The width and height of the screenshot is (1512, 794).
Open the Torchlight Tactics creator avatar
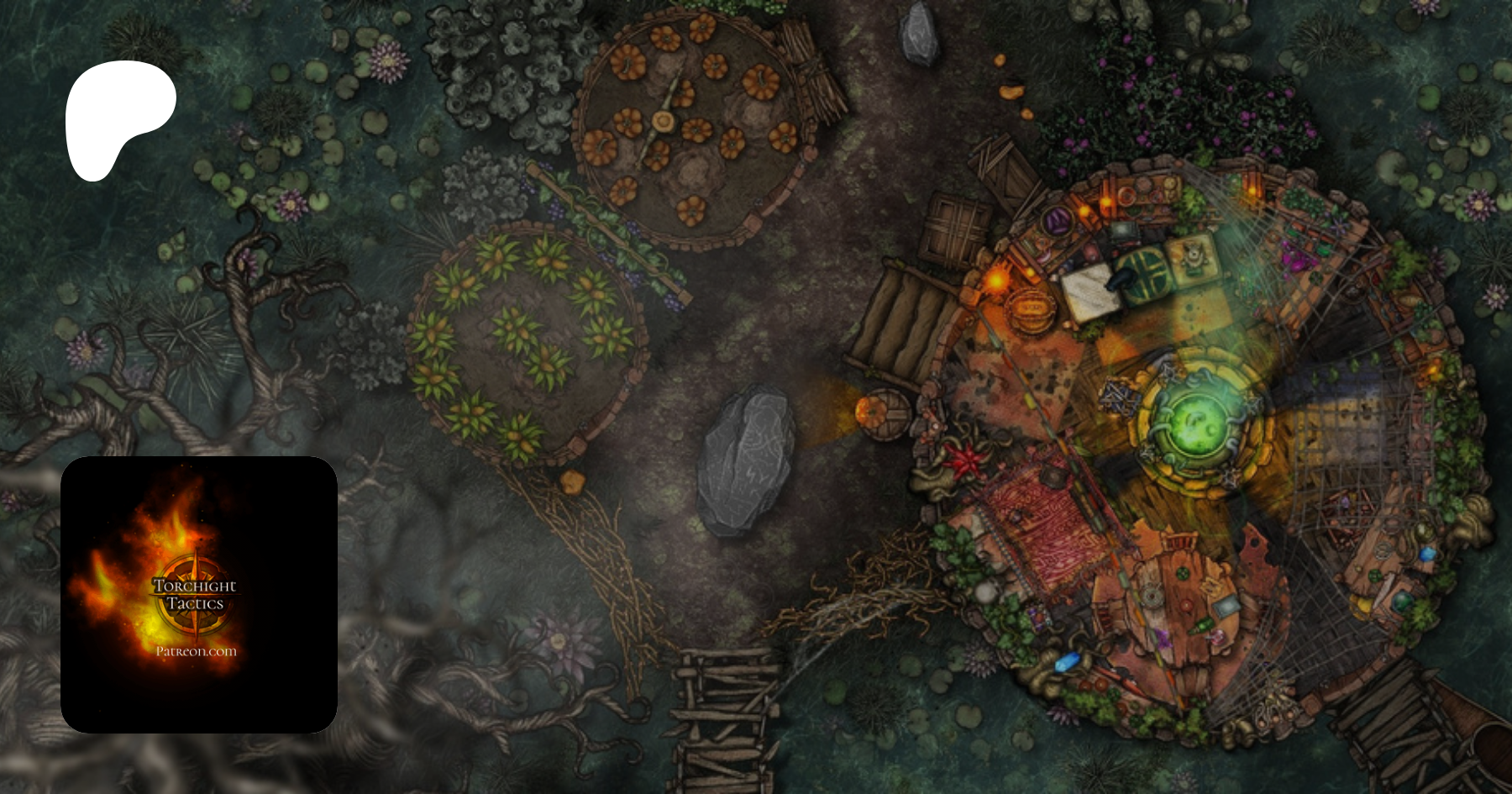pyautogui.click(x=199, y=595)
